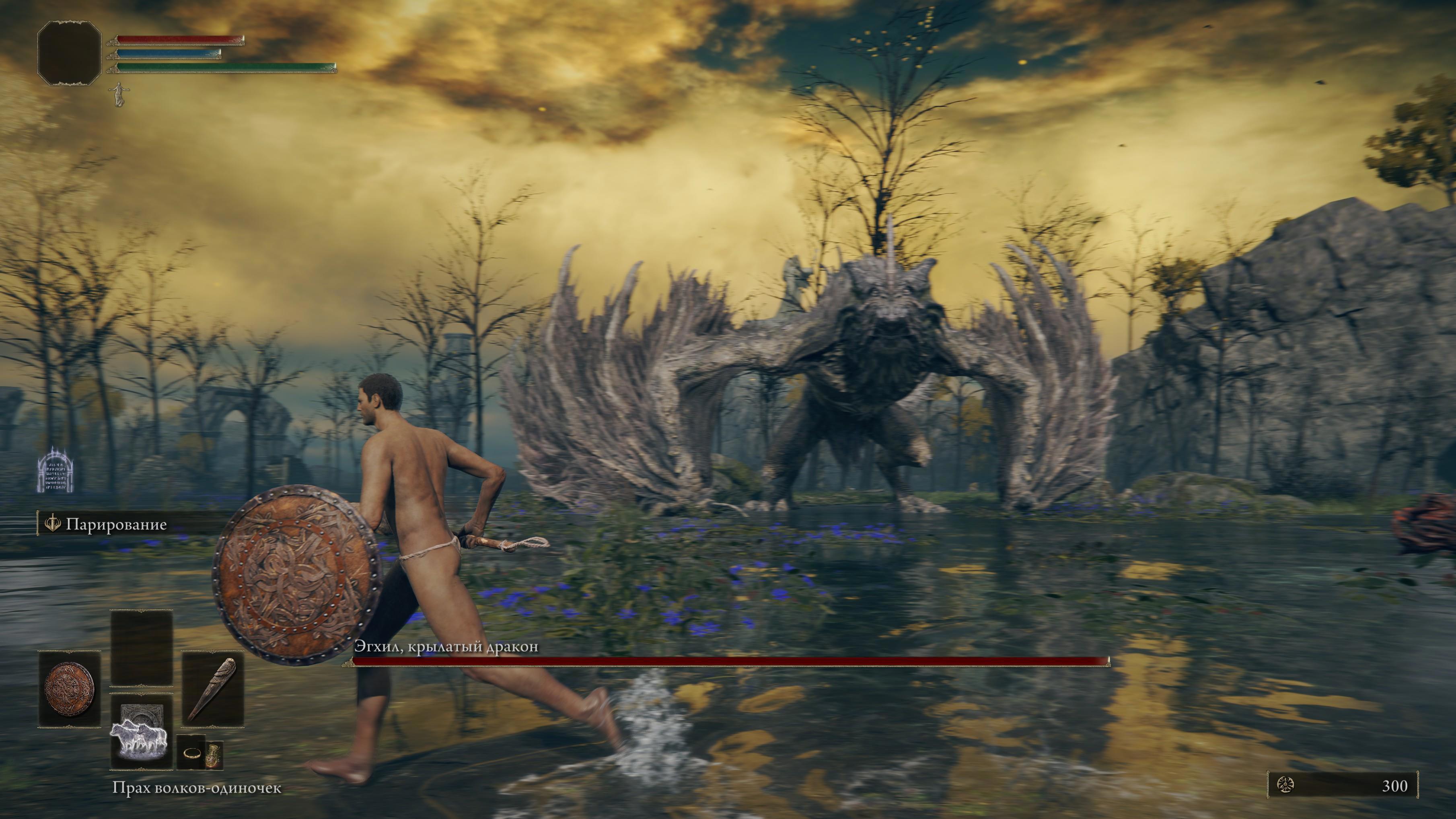Click the Парирование skill label
1456x819 pixels.
[116, 524]
